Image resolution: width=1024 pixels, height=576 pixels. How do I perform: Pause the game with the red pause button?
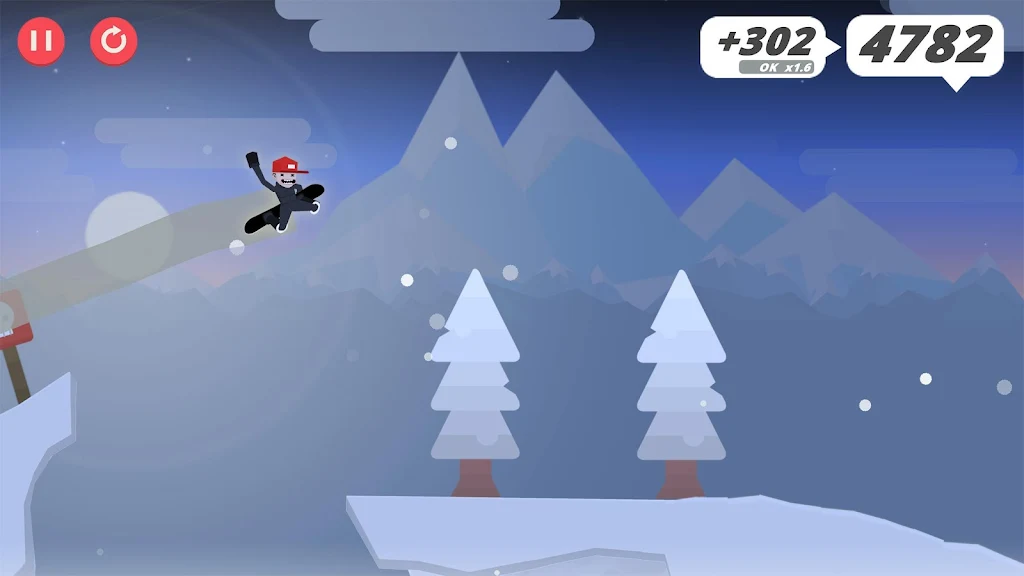tap(41, 41)
